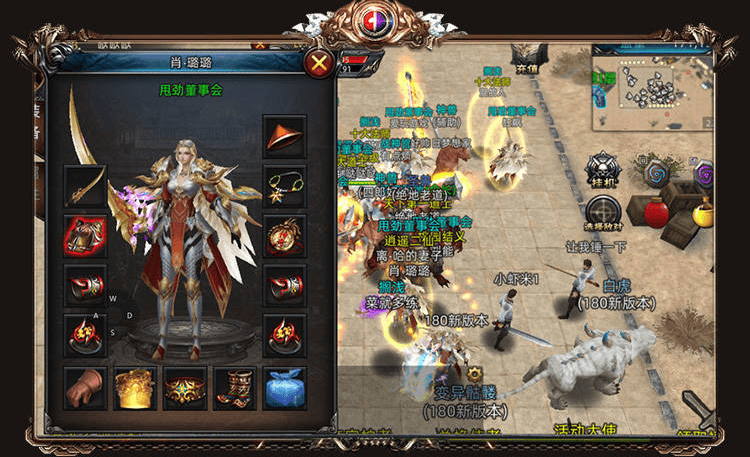Image resolution: width=750 pixels, height=457 pixels.
Task: Use the yellow potion
Action: click(704, 212)
